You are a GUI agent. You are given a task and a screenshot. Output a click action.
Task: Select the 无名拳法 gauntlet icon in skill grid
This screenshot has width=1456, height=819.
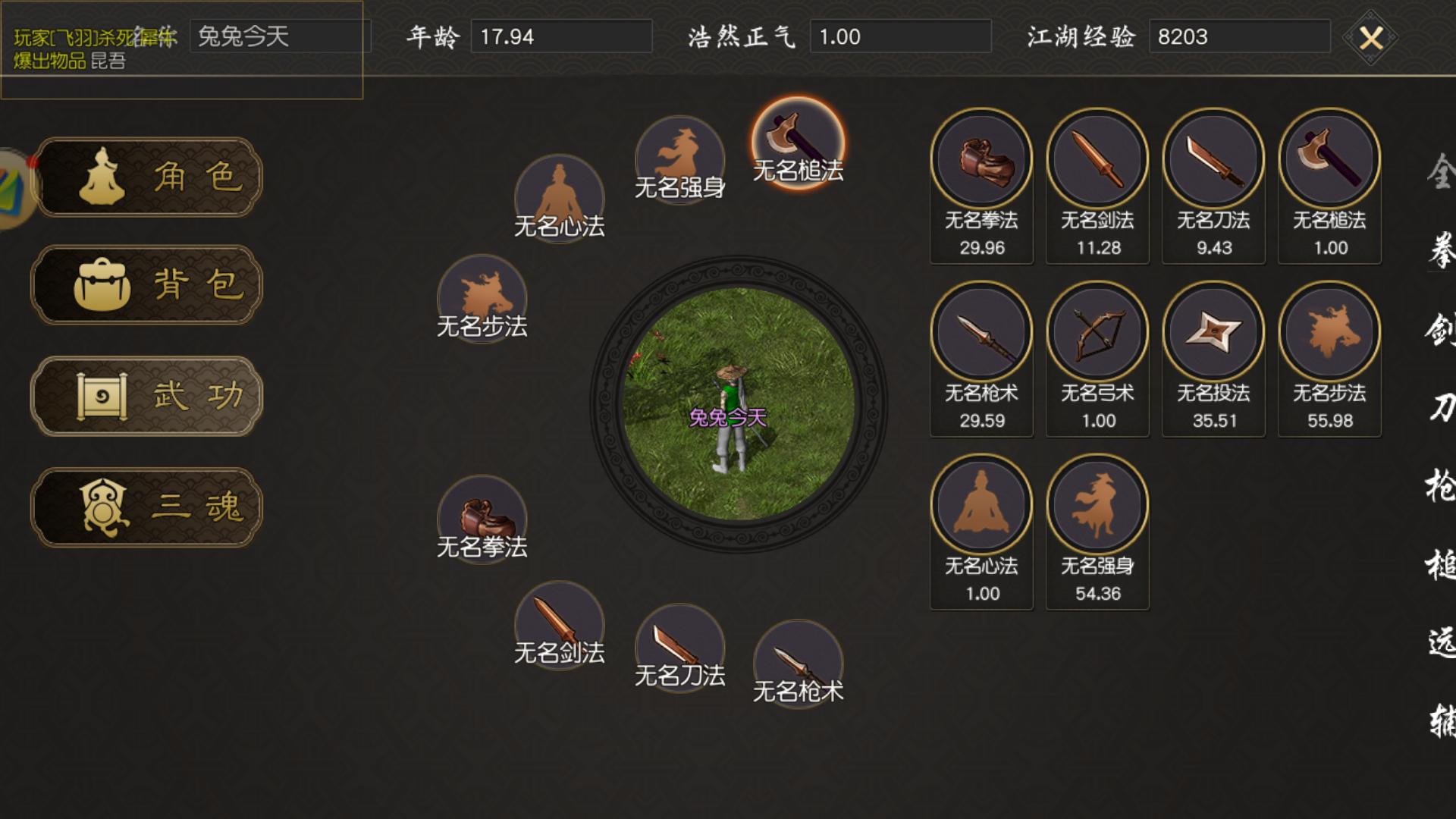981,161
